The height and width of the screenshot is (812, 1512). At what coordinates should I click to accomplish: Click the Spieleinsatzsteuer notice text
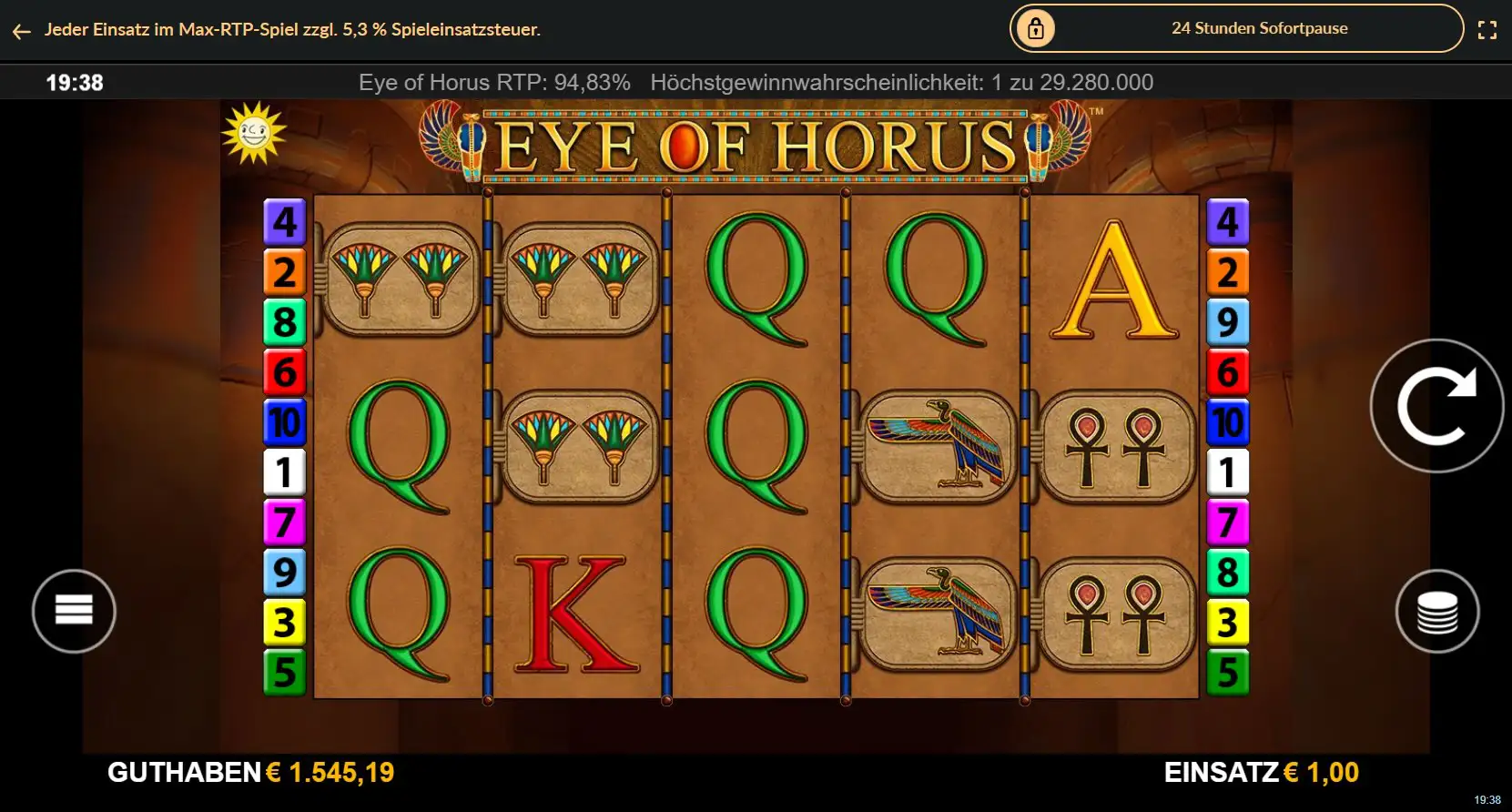[x=291, y=29]
